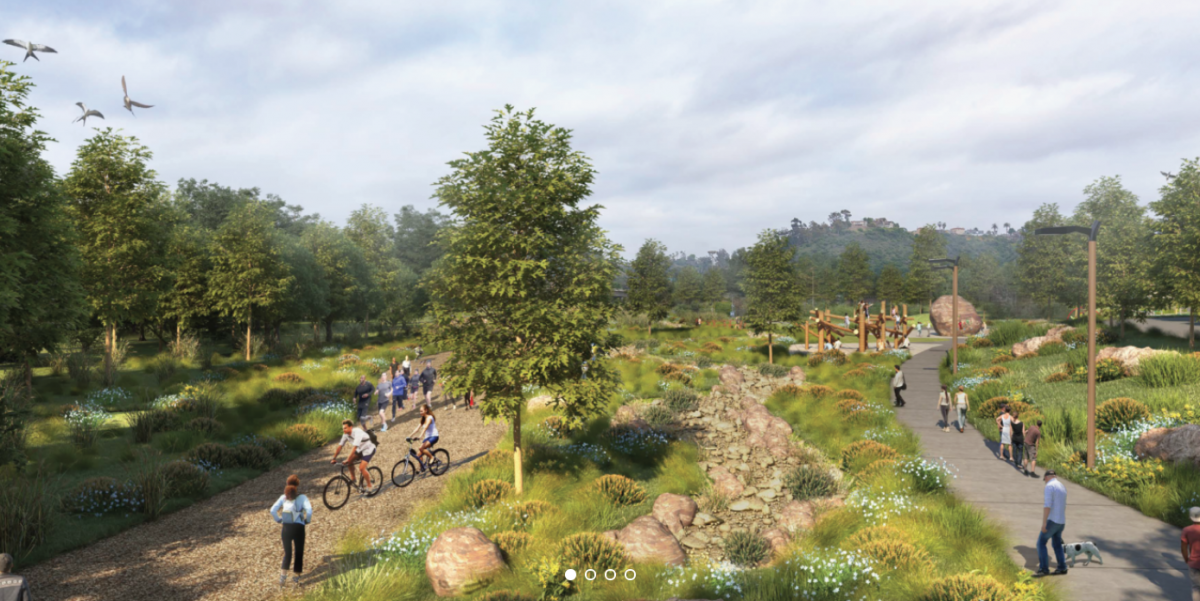The image size is (1200, 601).
Task: Go to the last carousel slide dot
Action: point(630,575)
